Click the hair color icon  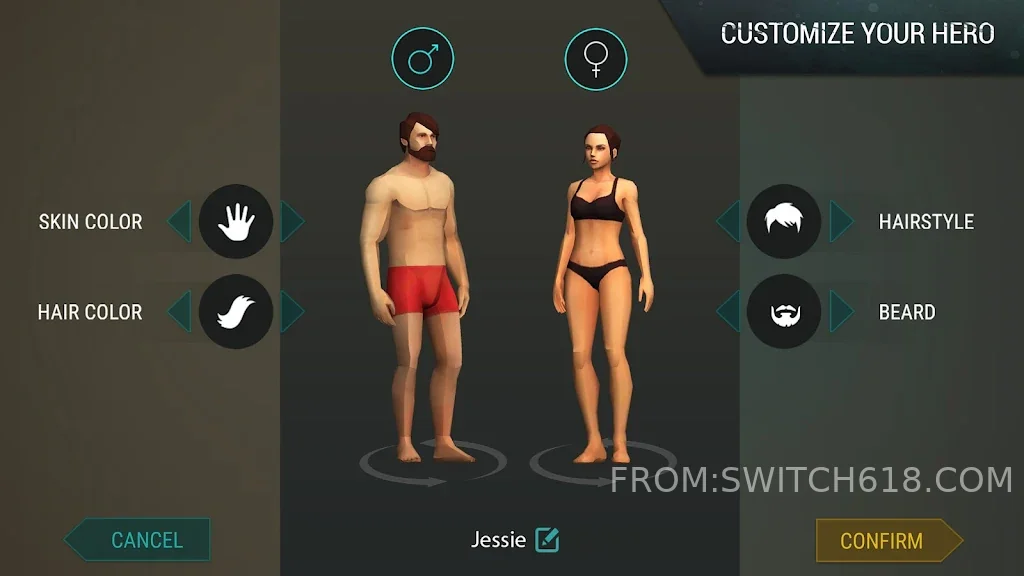(236, 312)
